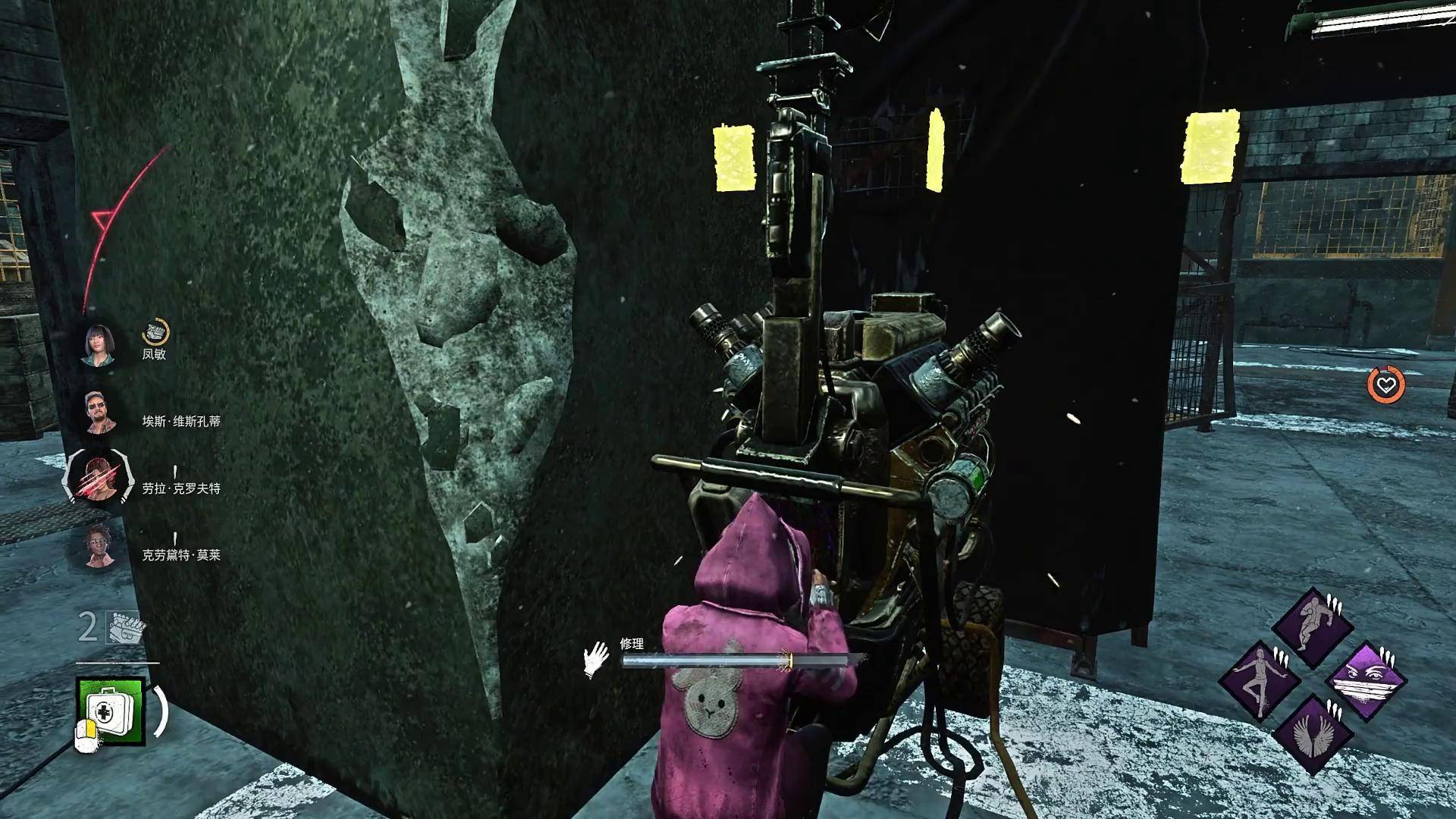Click the white hand repair action icon
The width and height of the screenshot is (1456, 819).
point(596,658)
